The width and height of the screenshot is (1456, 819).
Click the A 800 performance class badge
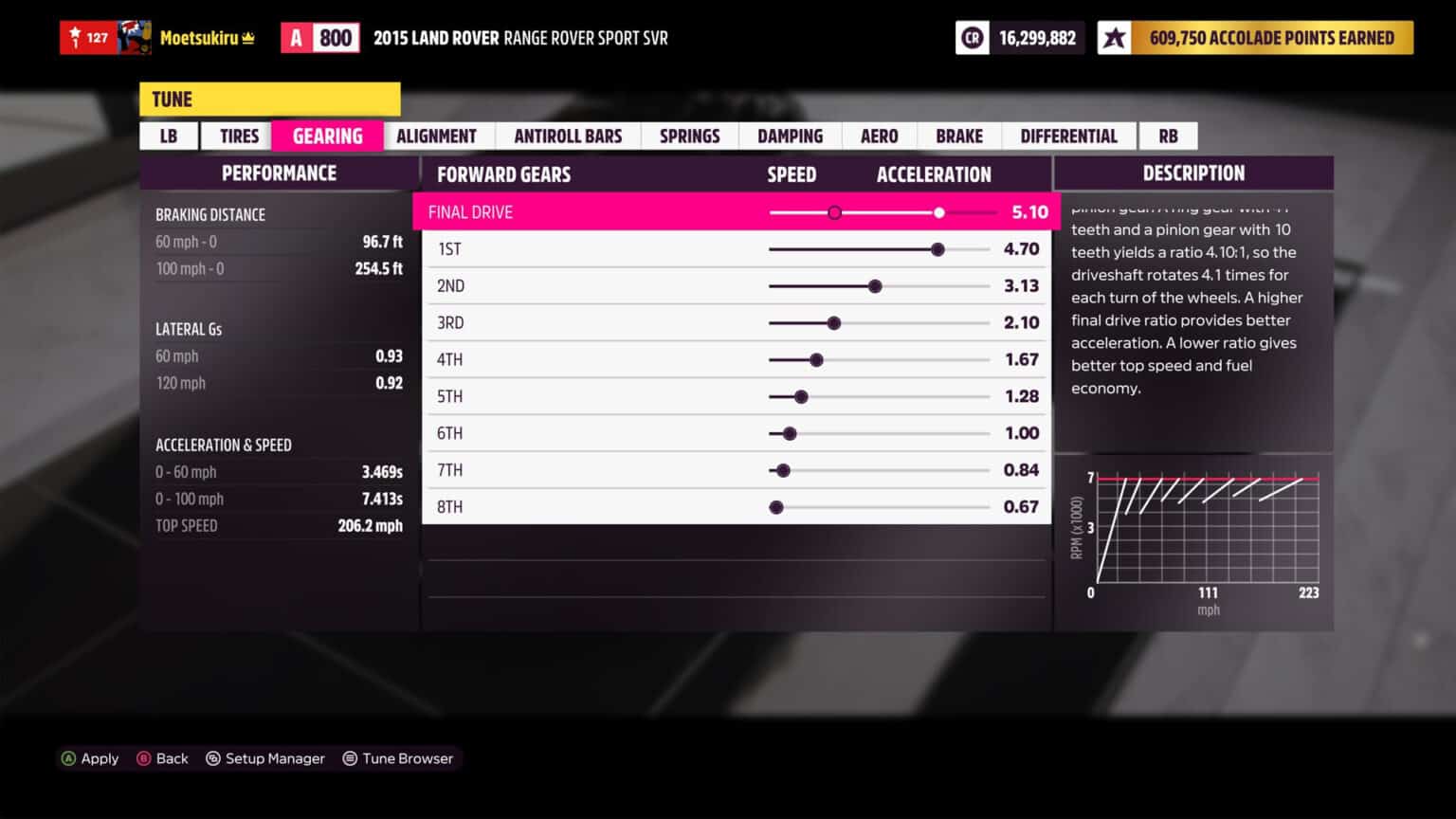[x=320, y=37]
